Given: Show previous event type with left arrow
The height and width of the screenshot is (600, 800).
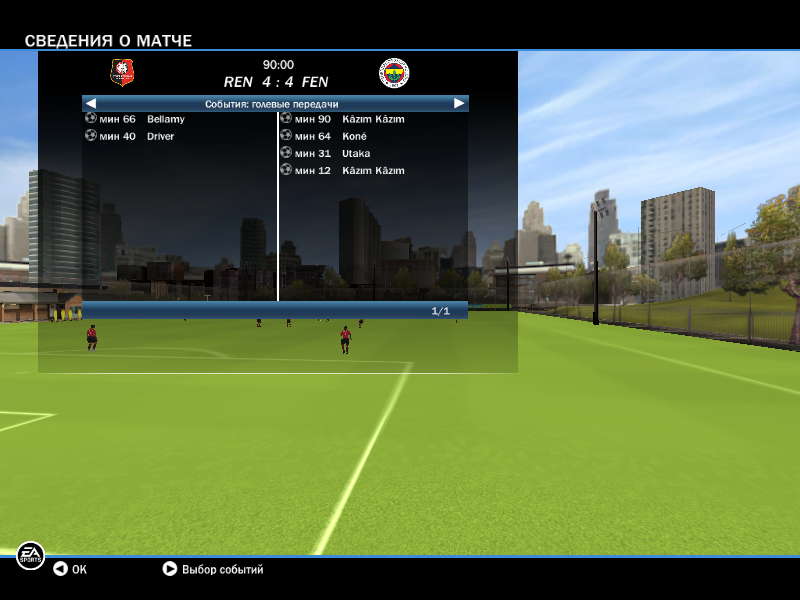Looking at the screenshot, I should pos(91,103).
